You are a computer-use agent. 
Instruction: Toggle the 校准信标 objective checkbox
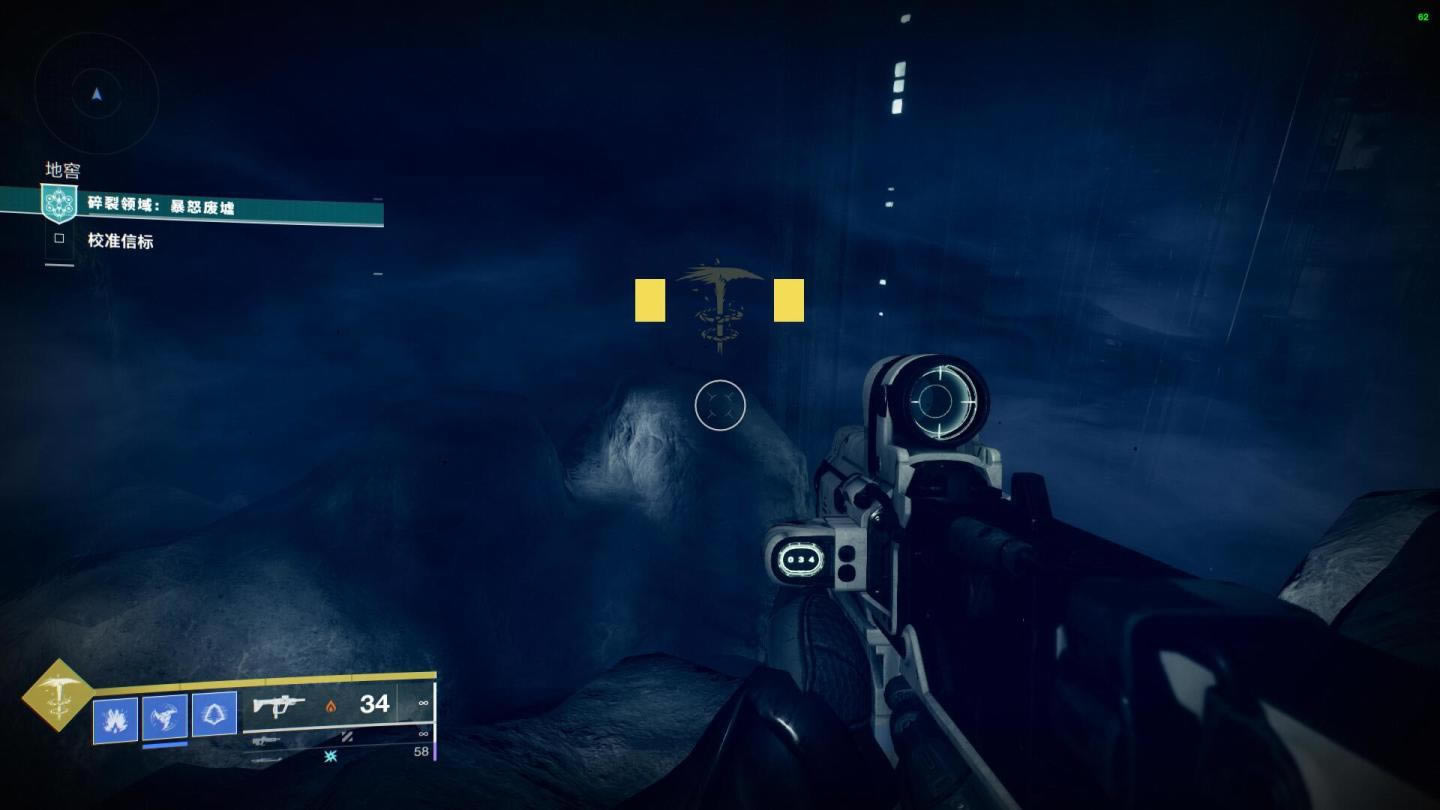point(59,239)
